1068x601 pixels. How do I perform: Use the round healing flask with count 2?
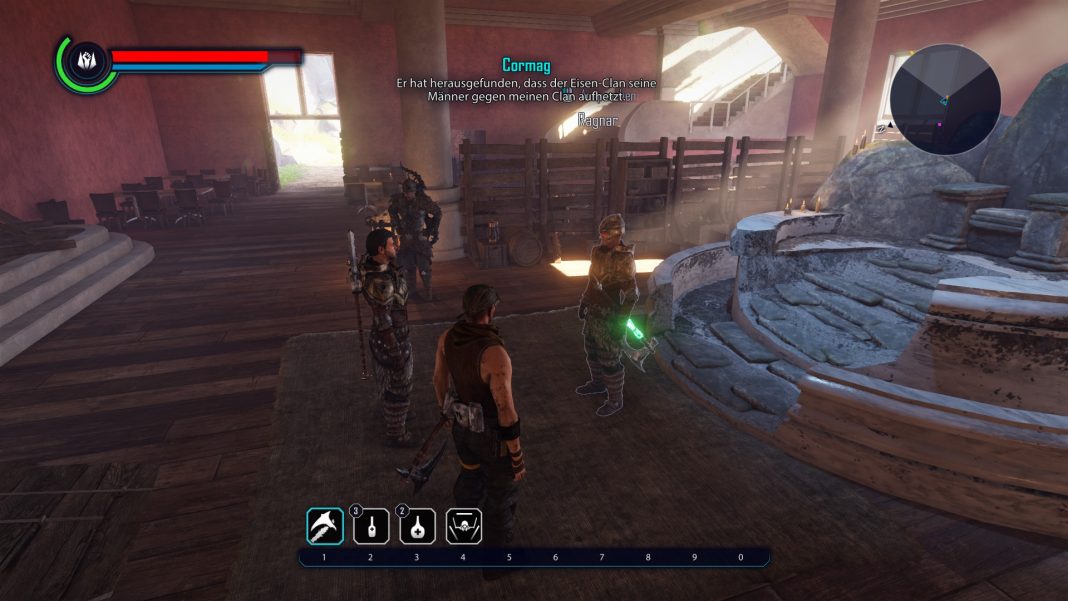[x=417, y=526]
